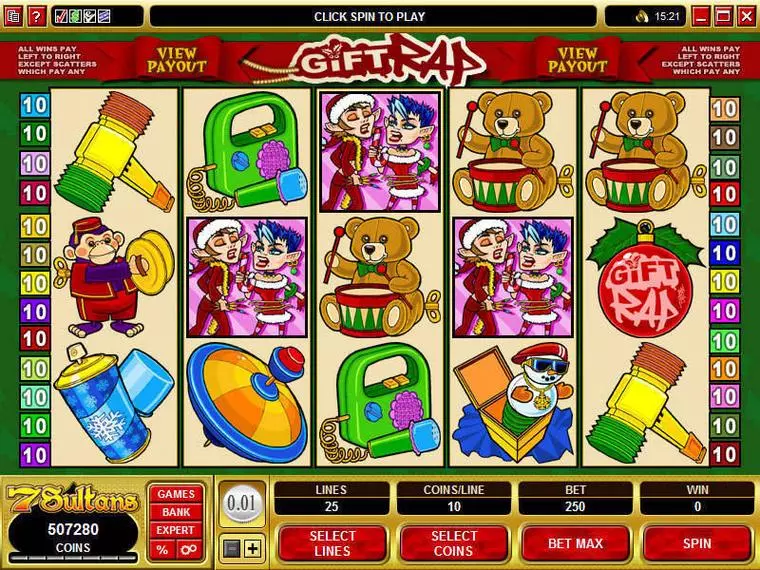This screenshot has width=760, height=570.
Task: Switch to EXPERT mode
Action: (176, 530)
